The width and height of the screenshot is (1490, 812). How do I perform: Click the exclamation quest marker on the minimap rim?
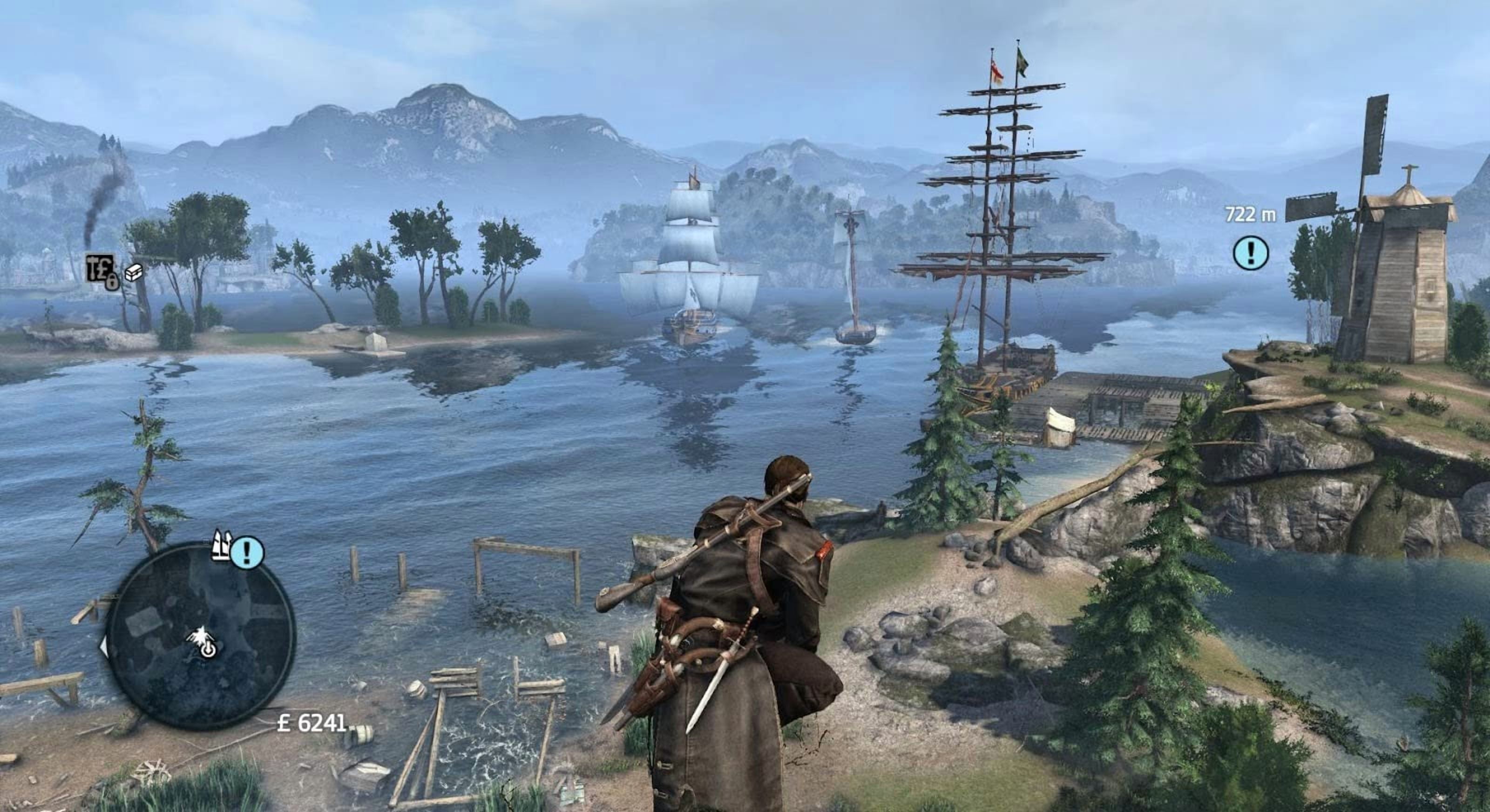click(x=248, y=552)
